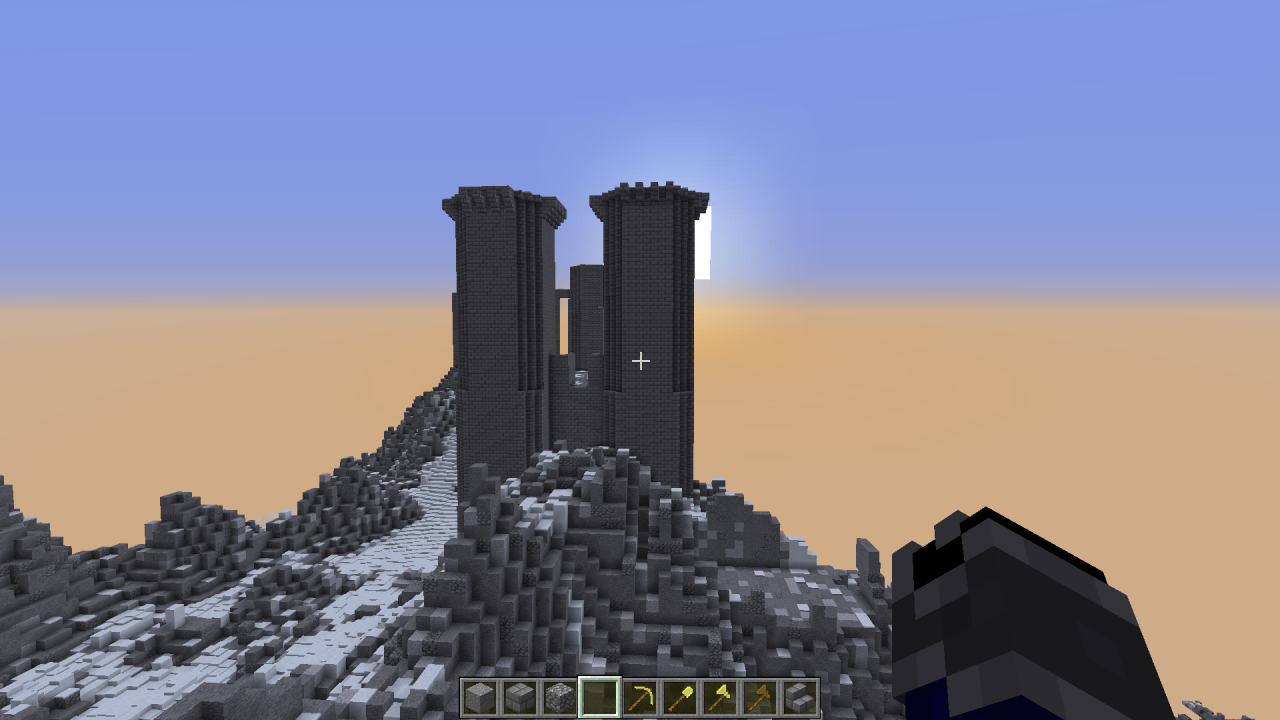The width and height of the screenshot is (1280, 720).
Task: Click the highlighted selected hotbar slot
Action: 599,697
